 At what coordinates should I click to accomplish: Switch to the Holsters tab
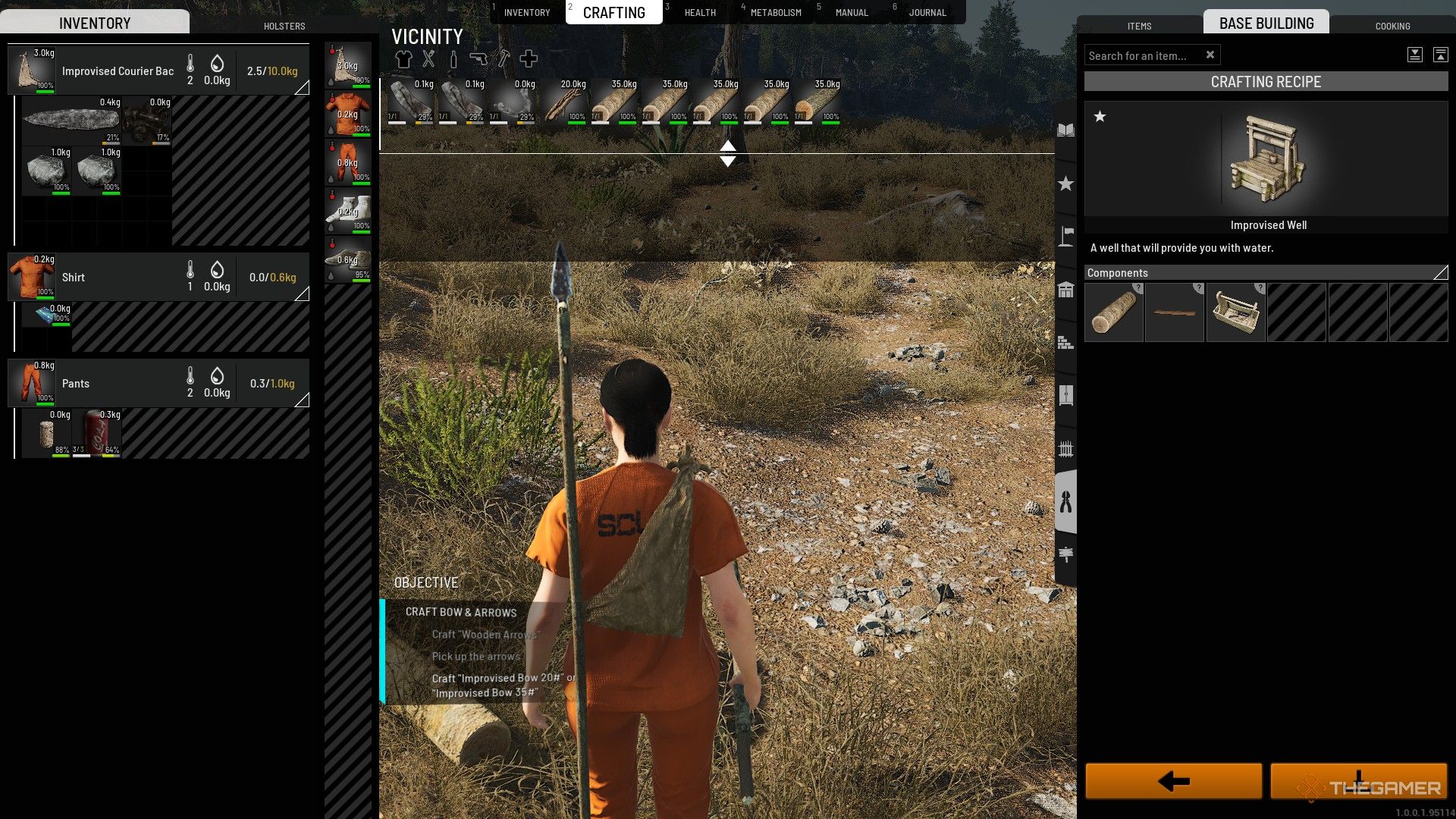pyautogui.click(x=284, y=26)
